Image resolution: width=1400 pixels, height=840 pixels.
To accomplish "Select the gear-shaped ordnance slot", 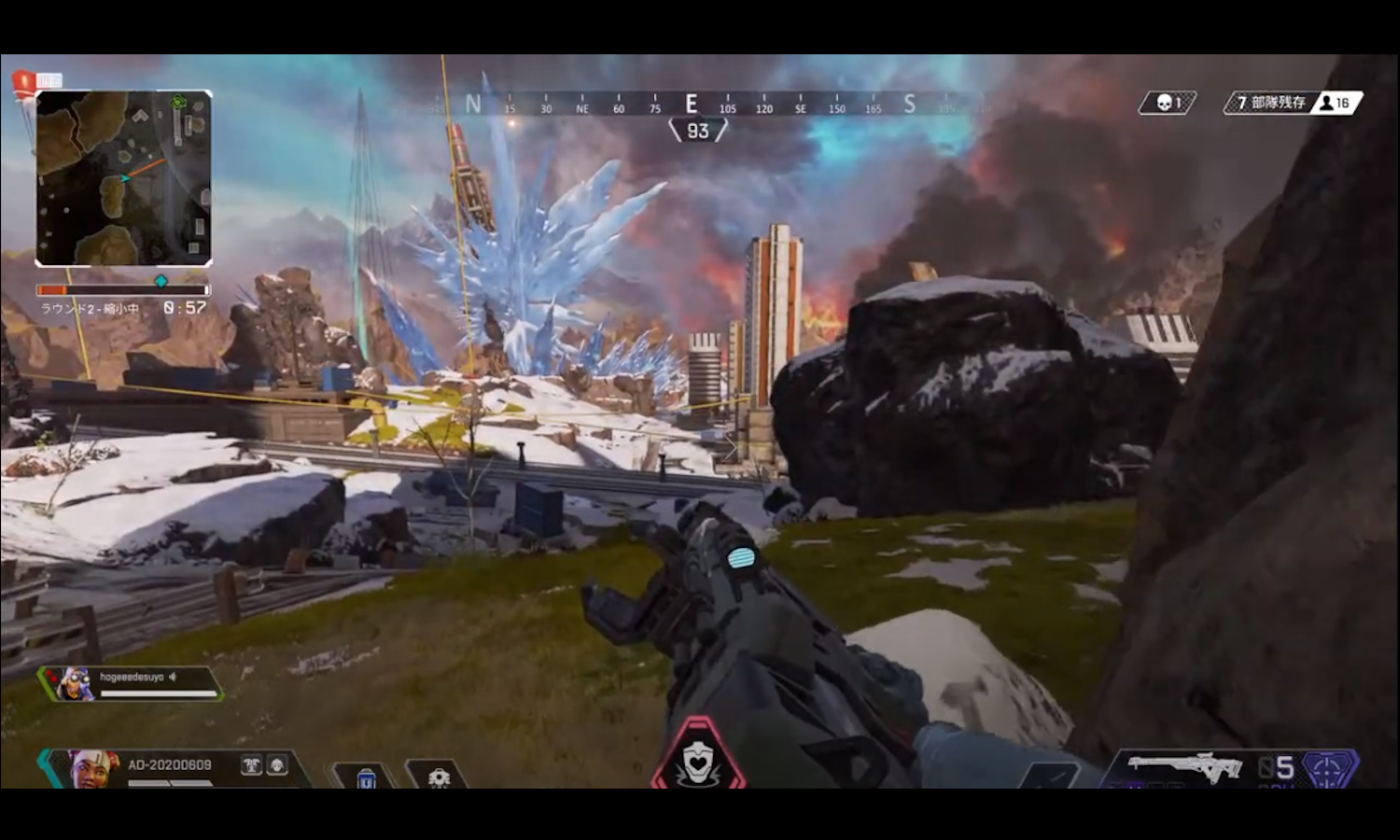I will 438,777.
